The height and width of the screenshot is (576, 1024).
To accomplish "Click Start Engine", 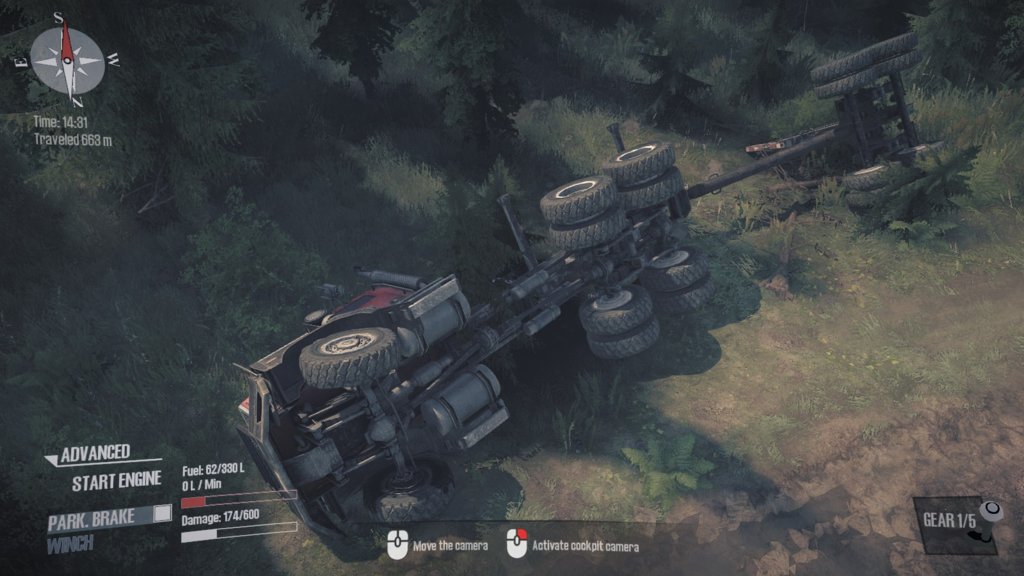I will coord(116,480).
